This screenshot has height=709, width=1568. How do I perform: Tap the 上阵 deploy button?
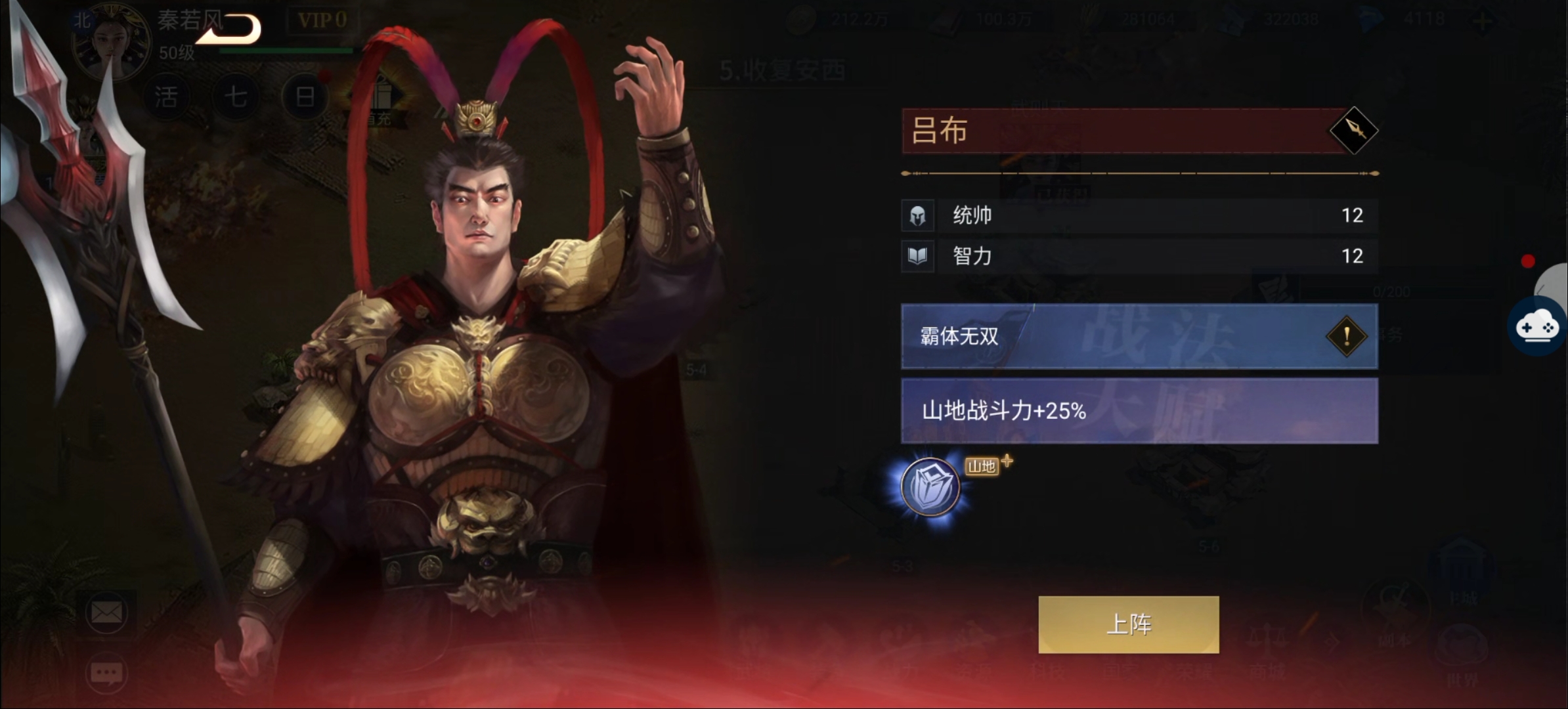pos(1128,624)
